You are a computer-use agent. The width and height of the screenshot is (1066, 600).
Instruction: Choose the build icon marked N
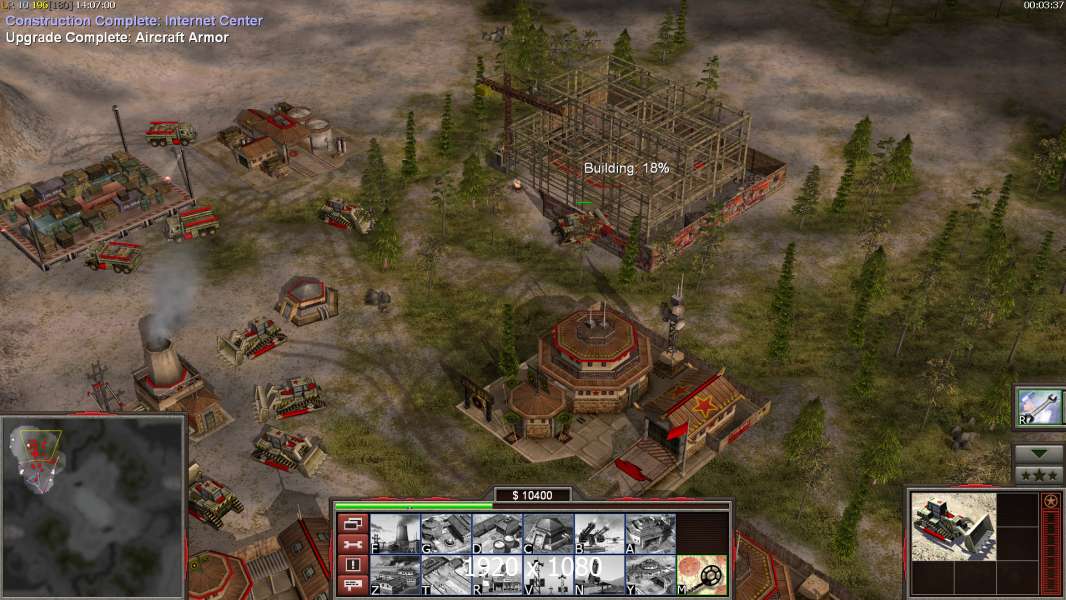pos(599,575)
